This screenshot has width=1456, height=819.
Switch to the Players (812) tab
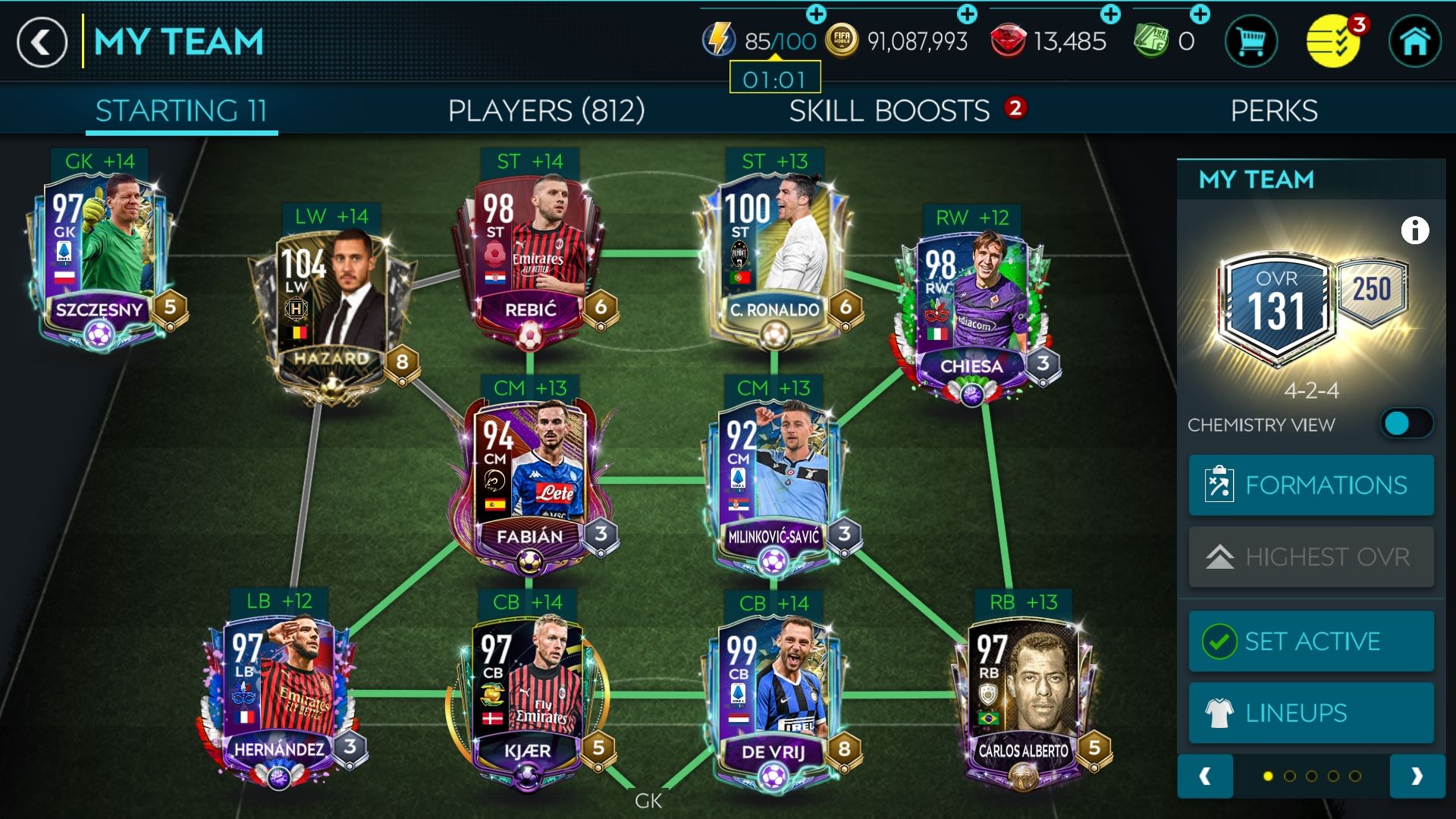pos(544,111)
